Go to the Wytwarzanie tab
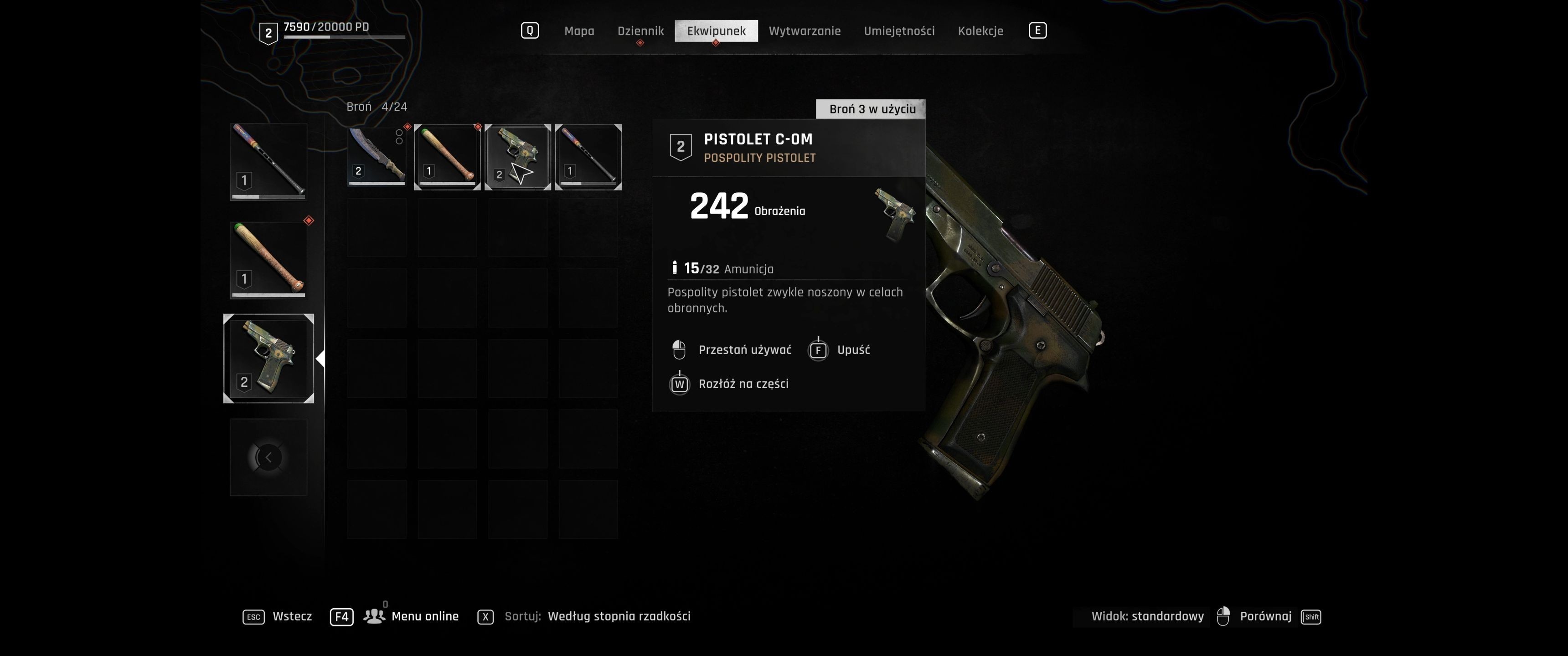 [x=804, y=31]
